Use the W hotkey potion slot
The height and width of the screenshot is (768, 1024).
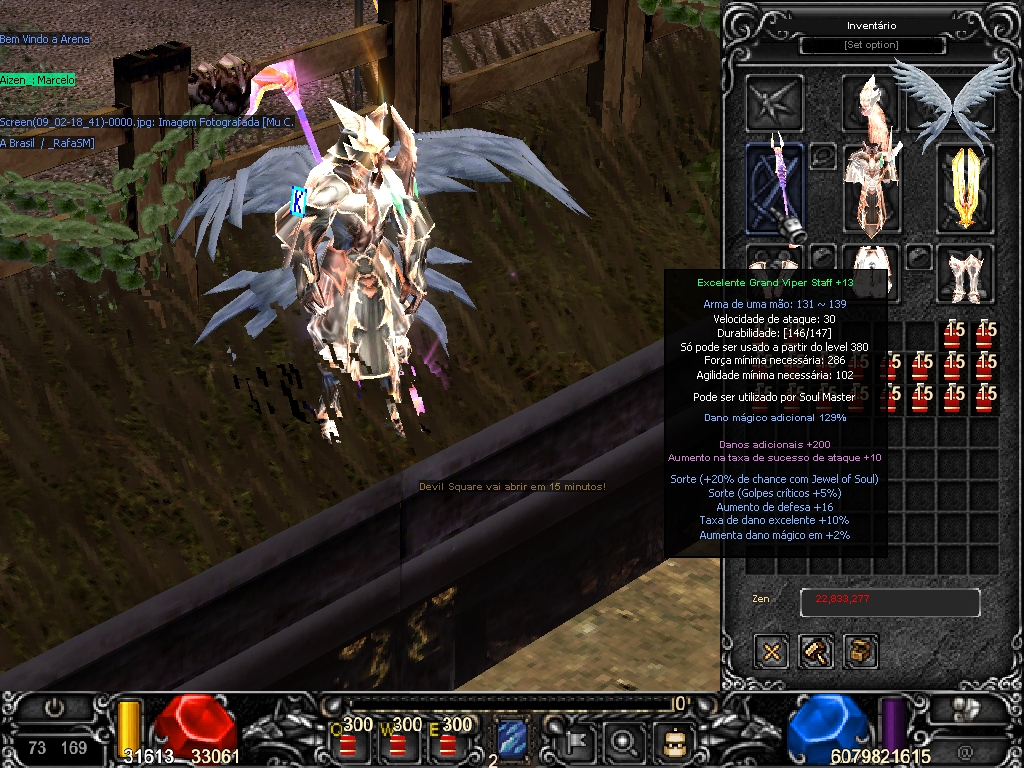pyautogui.click(x=399, y=743)
